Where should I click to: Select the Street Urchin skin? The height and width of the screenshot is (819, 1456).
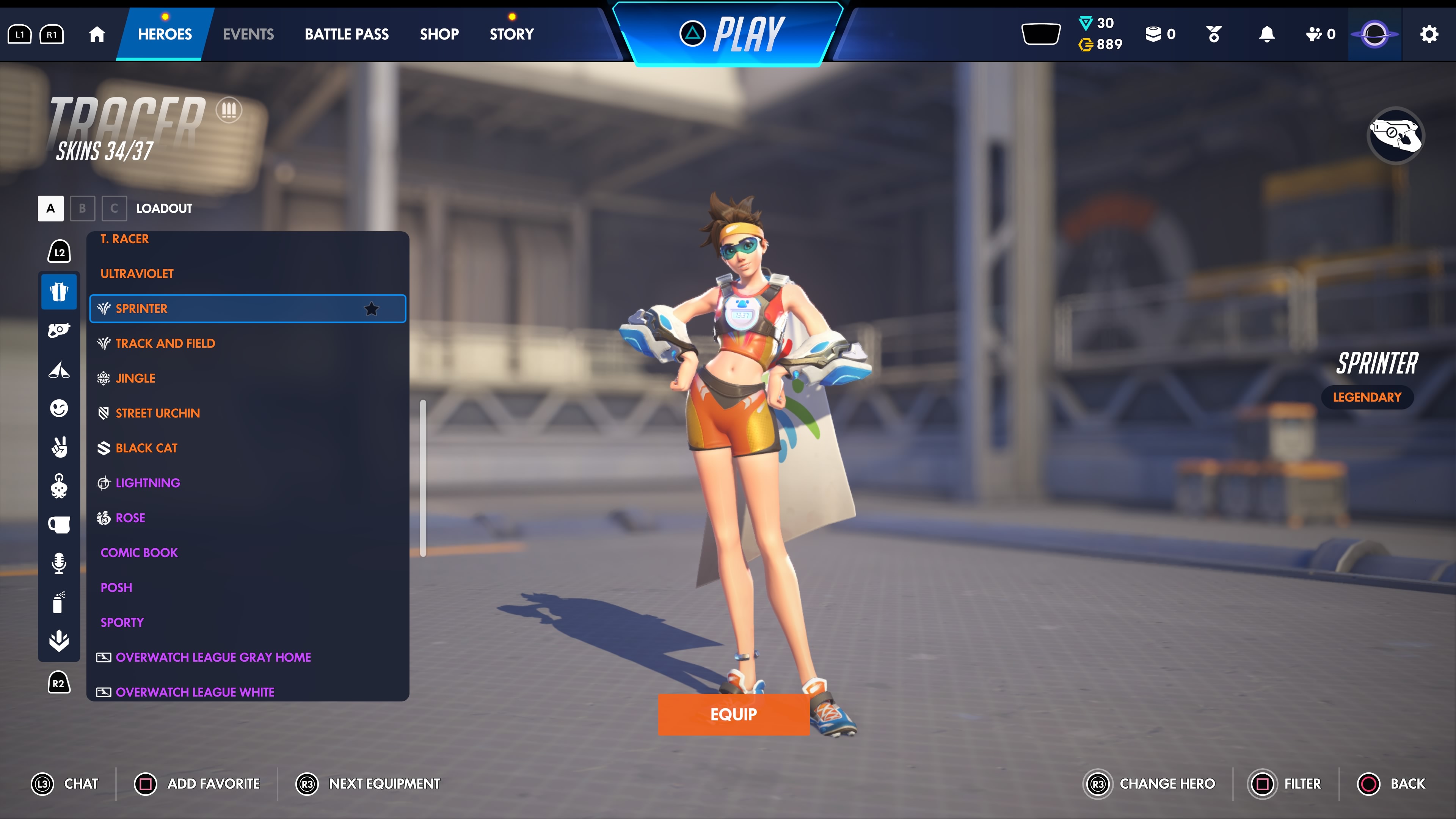click(x=158, y=413)
